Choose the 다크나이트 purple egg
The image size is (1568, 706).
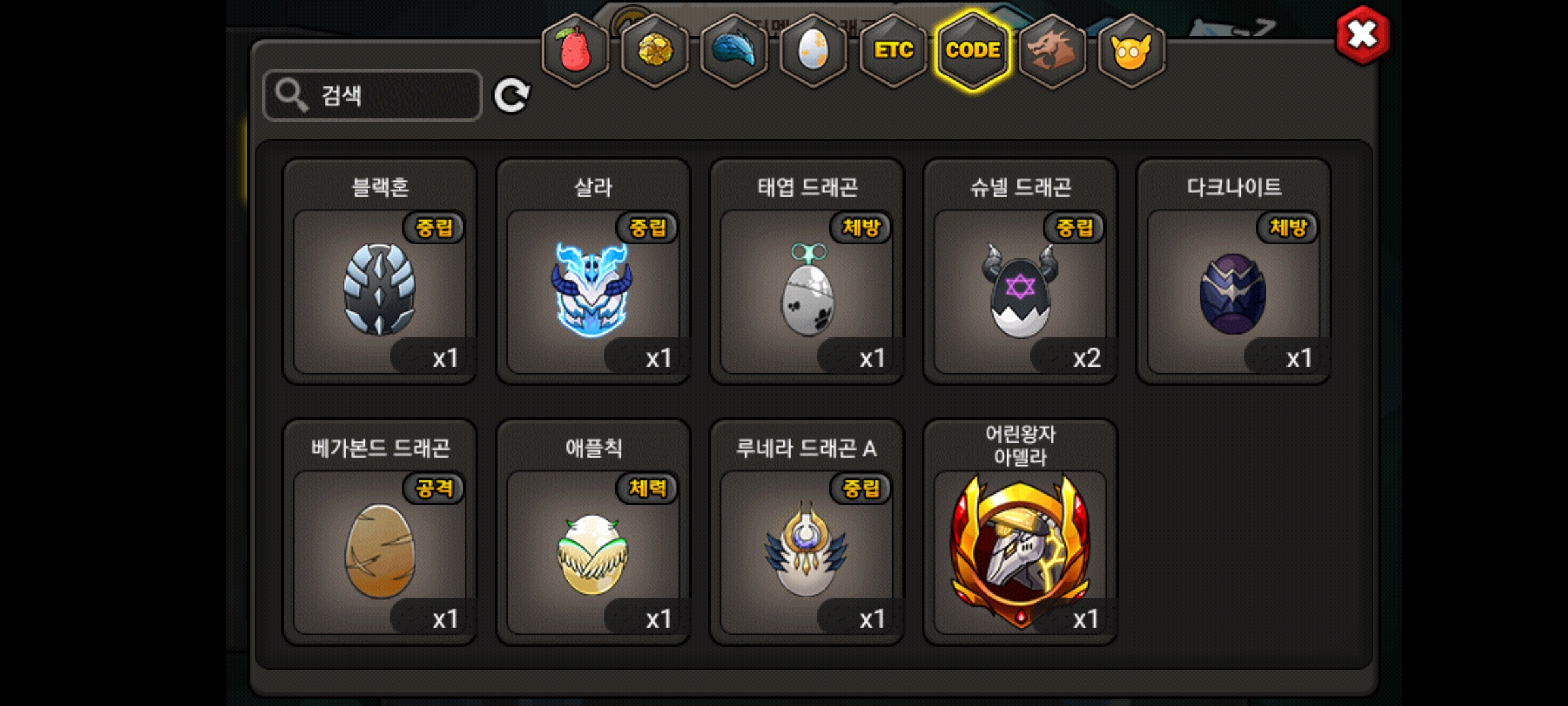pos(1233,291)
